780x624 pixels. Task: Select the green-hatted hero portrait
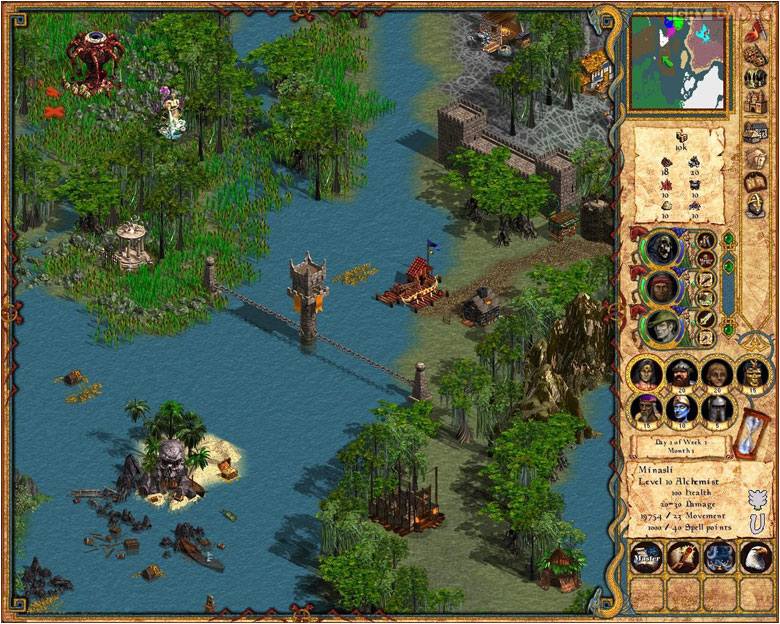(x=660, y=326)
